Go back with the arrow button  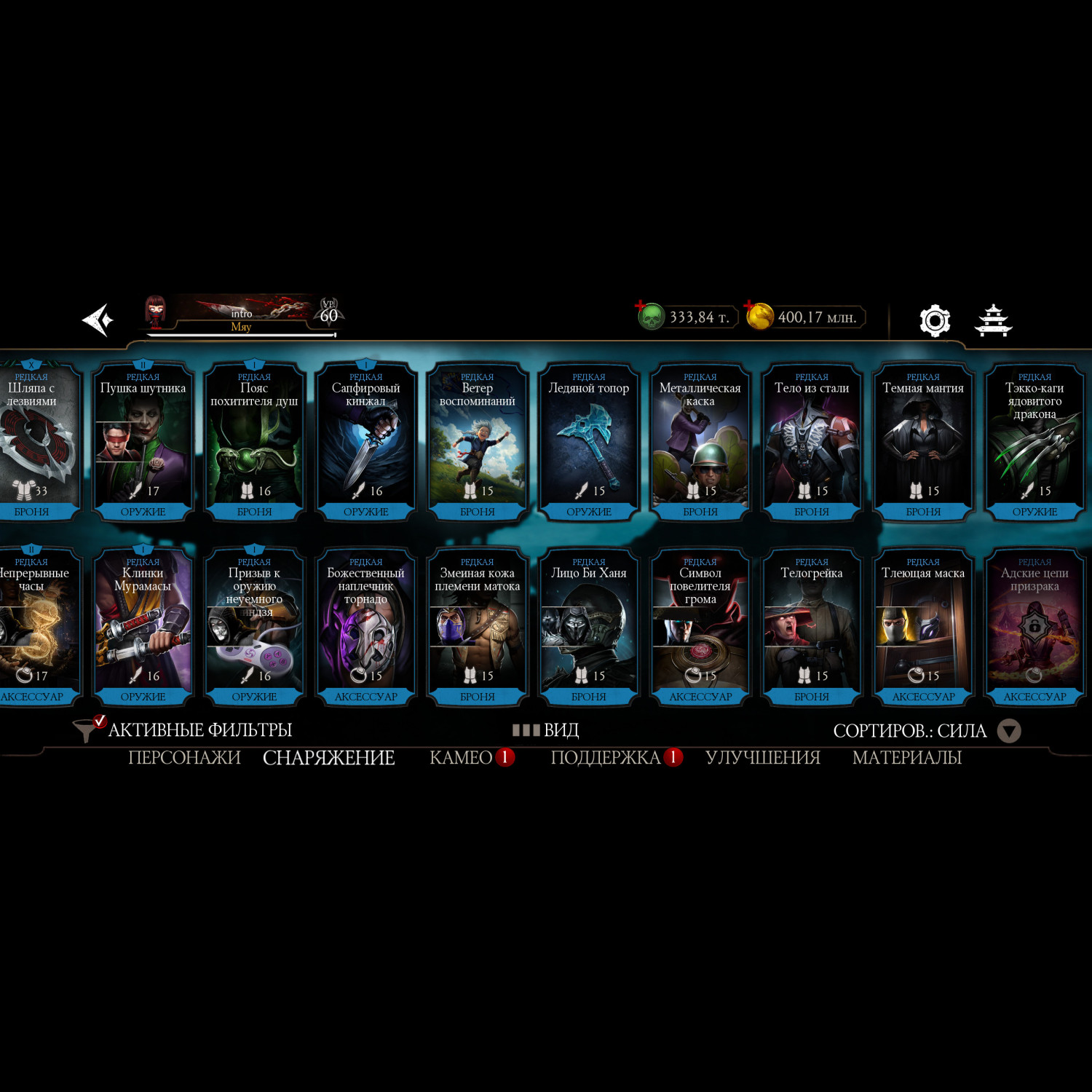tap(98, 320)
